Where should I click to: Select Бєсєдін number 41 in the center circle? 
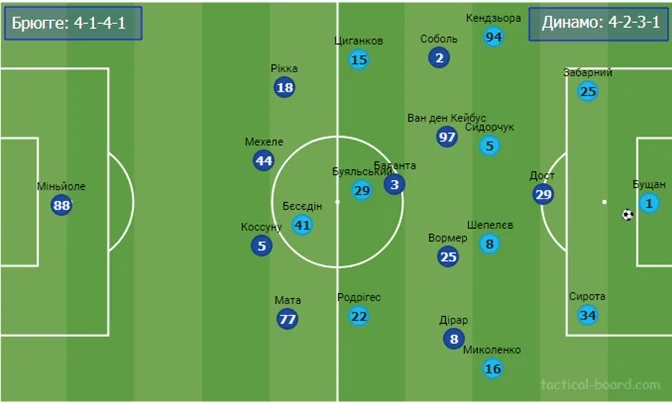(x=302, y=225)
